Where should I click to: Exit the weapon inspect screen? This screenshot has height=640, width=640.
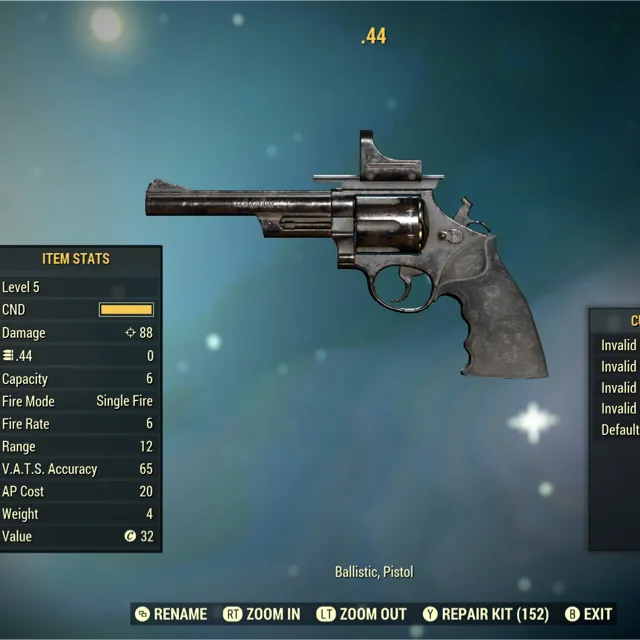[x=589, y=614]
